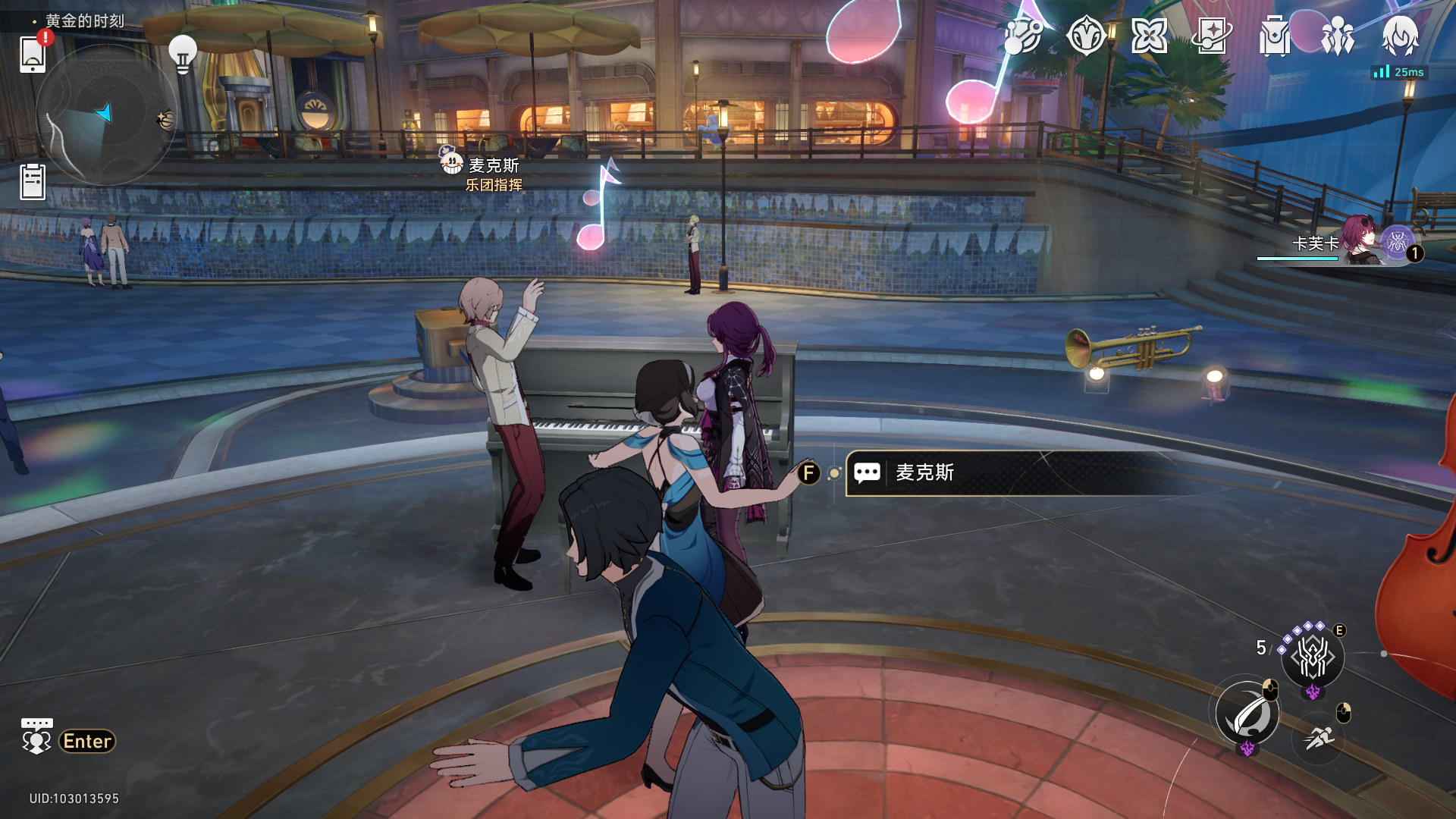Activate the spider web technique skill
The height and width of the screenshot is (819, 1456).
pyautogui.click(x=1313, y=657)
